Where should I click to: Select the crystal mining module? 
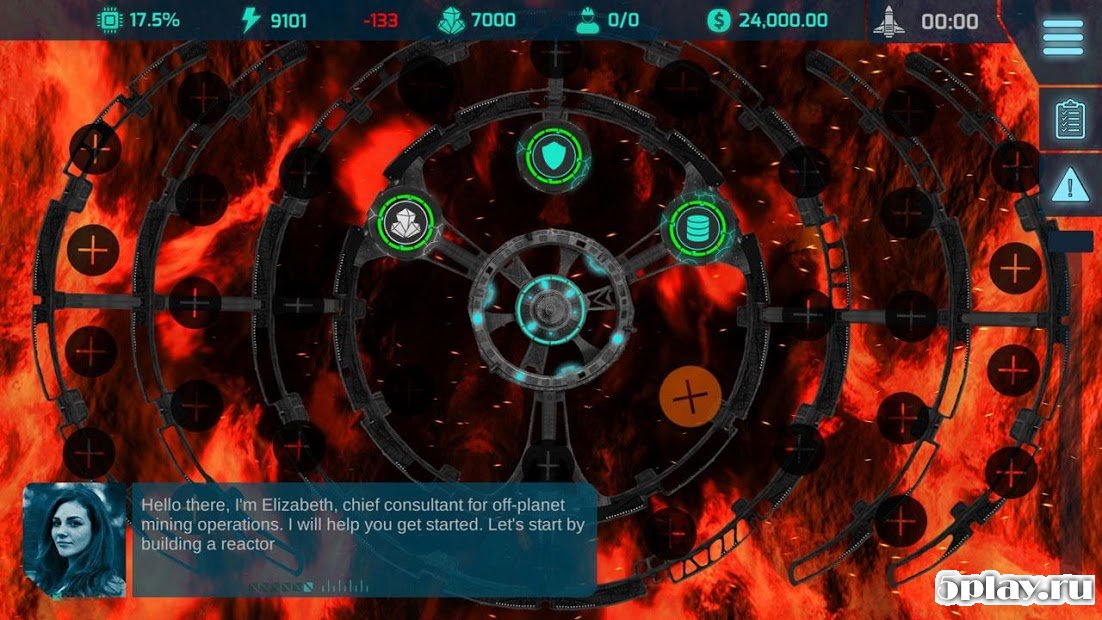tap(407, 222)
